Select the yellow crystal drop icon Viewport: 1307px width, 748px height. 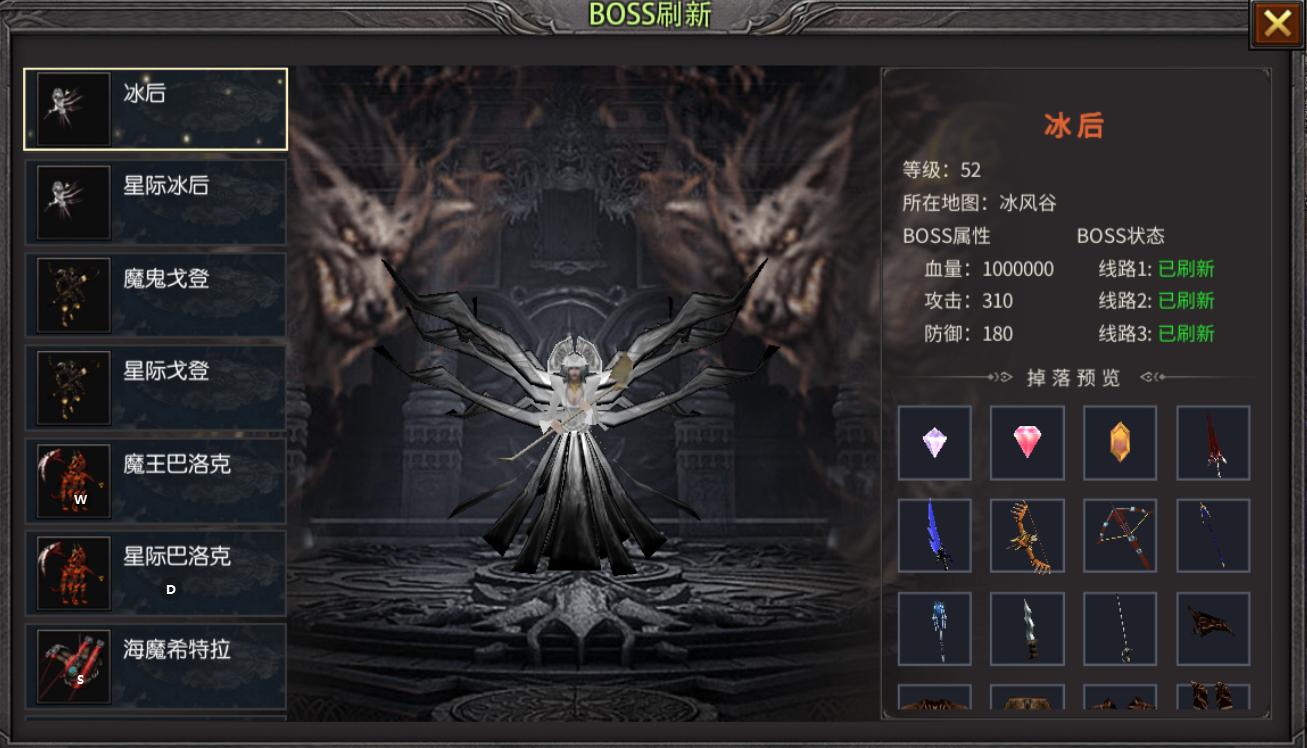(1120, 442)
